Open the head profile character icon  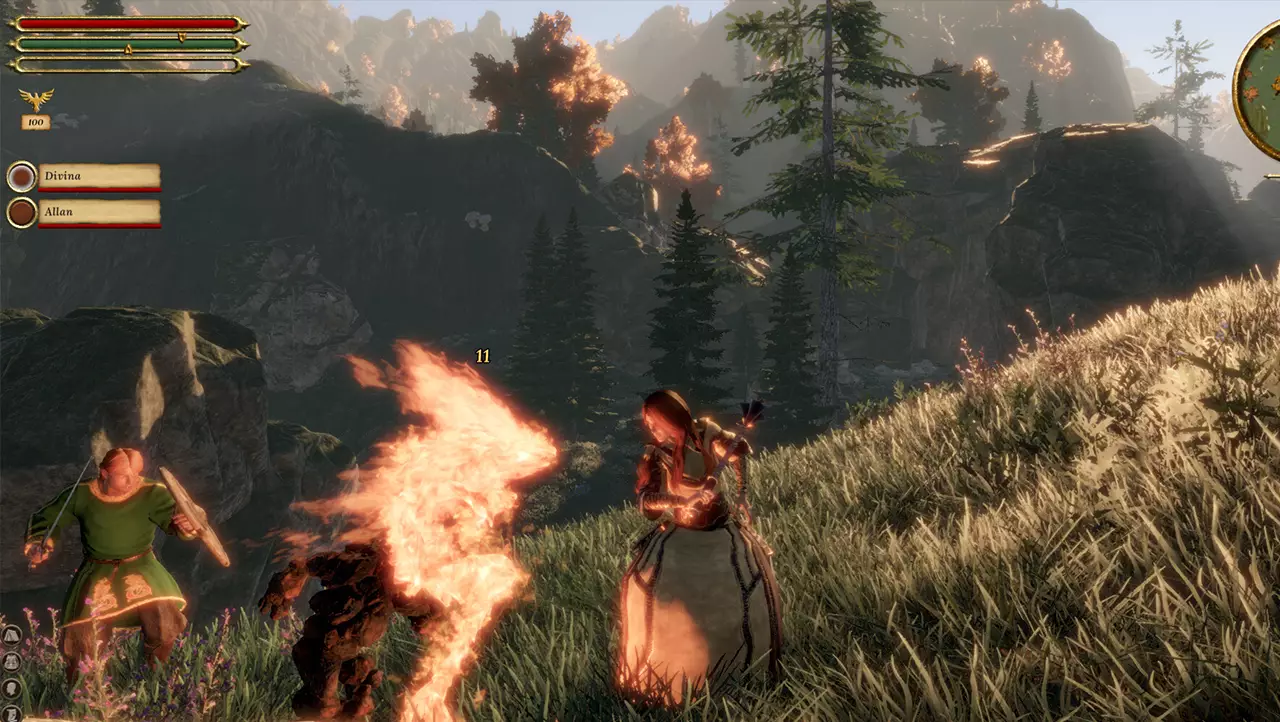click(10, 688)
